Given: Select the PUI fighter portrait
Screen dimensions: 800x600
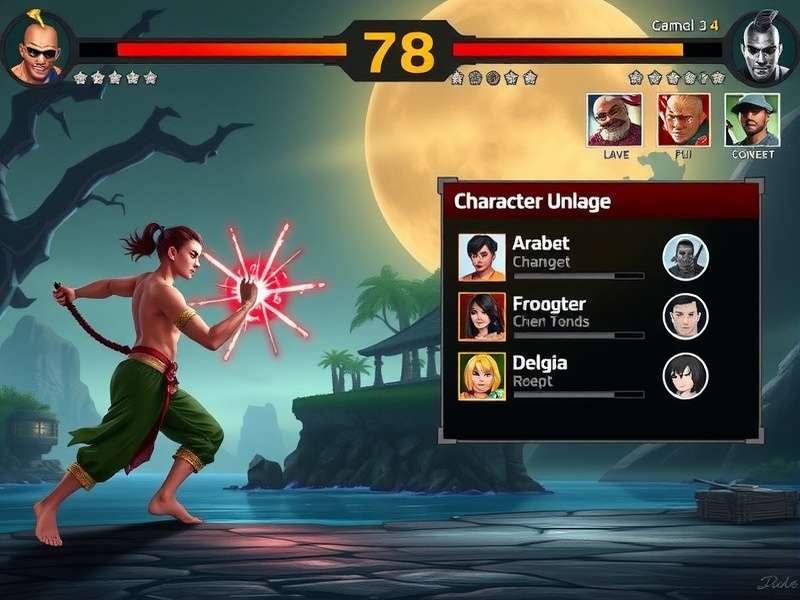Looking at the screenshot, I should pos(684,120).
